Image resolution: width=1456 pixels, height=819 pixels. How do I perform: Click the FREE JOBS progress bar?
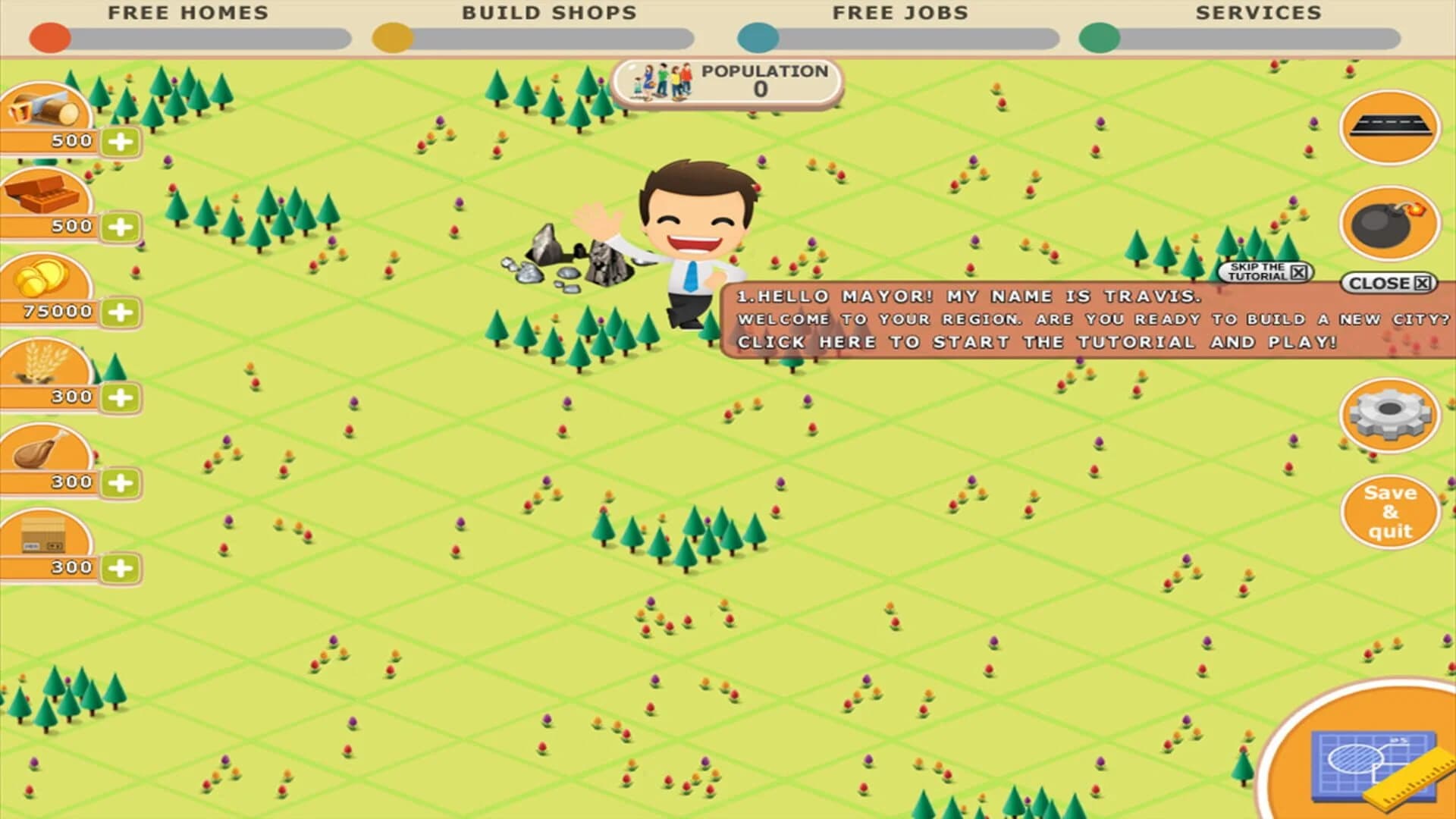click(x=899, y=36)
